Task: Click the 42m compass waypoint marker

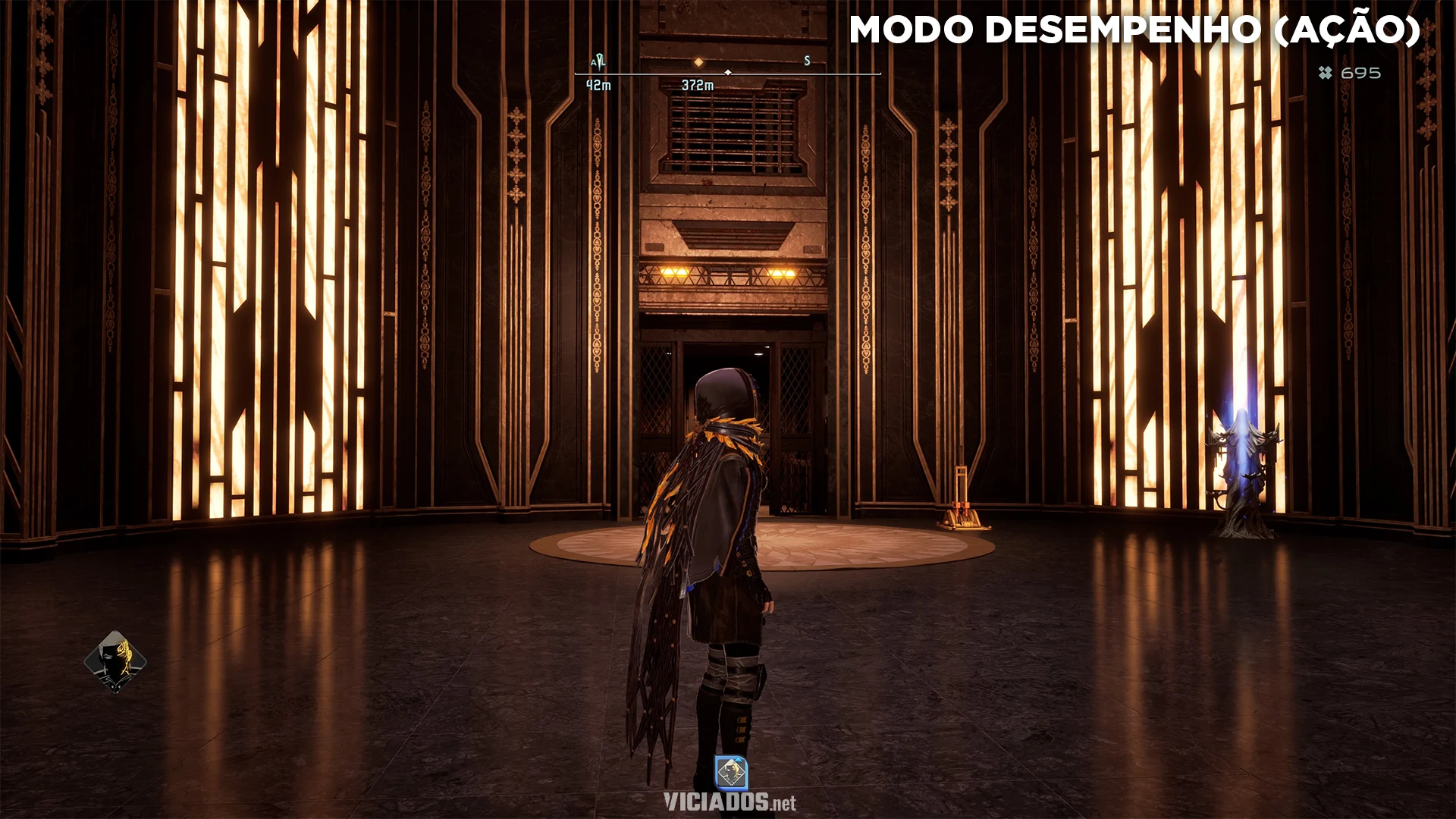Action: [598, 62]
